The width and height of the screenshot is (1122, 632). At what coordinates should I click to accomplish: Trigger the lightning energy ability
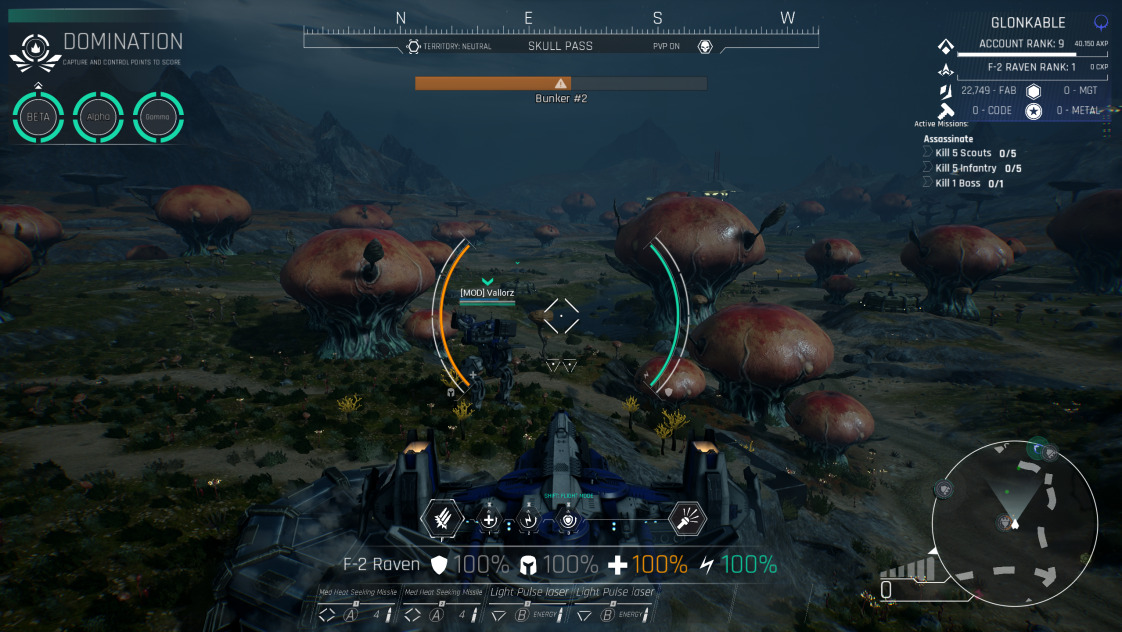pos(529,520)
